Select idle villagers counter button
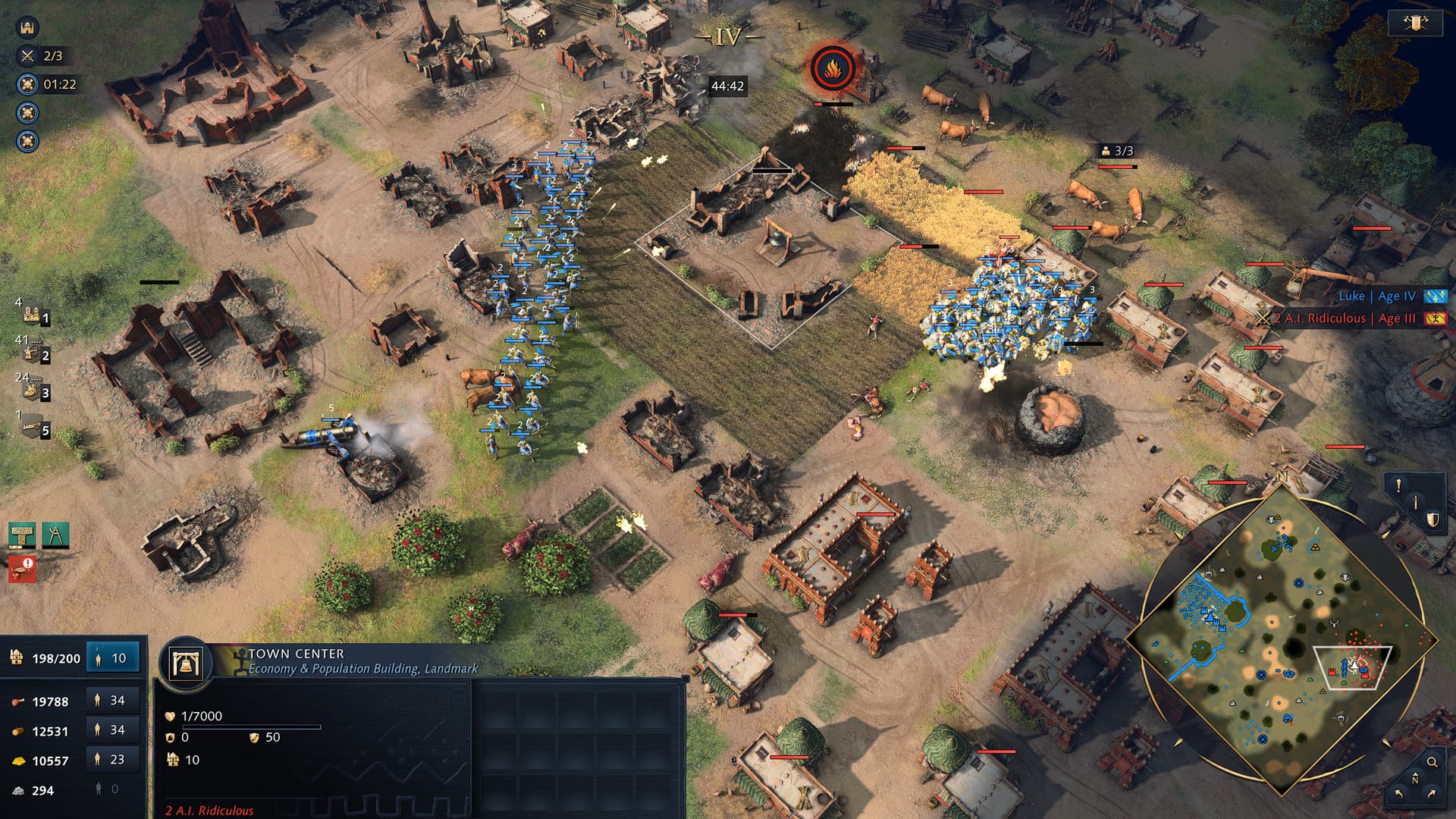 [111, 658]
